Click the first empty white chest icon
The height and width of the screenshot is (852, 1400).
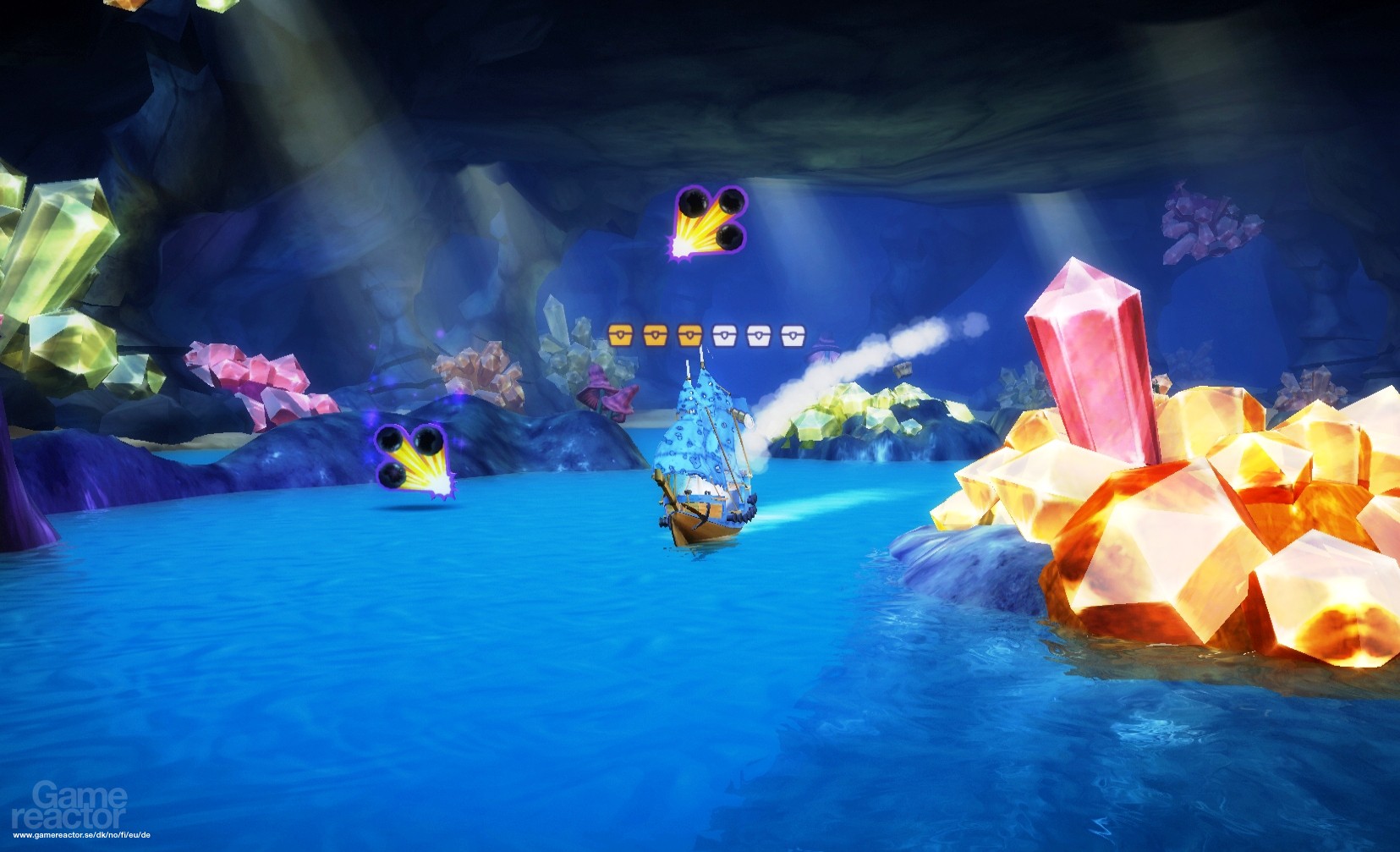(x=725, y=335)
